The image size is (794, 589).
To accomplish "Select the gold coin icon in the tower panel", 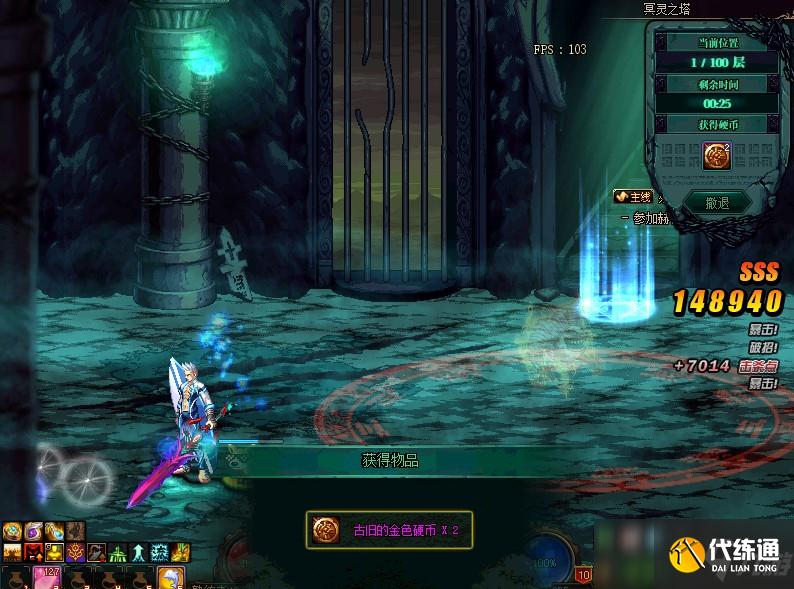I will 716,156.
